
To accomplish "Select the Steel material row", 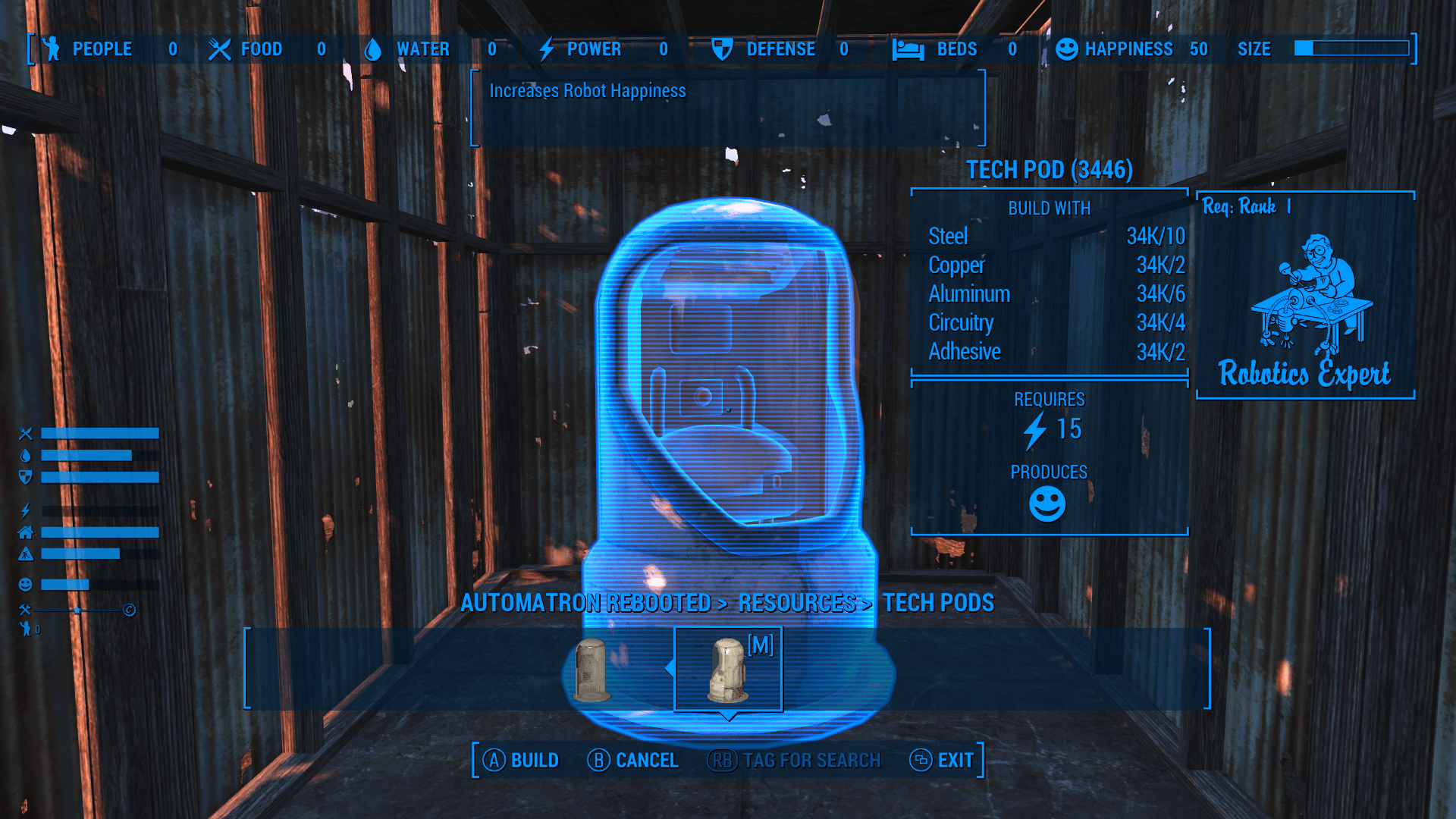I will pos(1056,237).
